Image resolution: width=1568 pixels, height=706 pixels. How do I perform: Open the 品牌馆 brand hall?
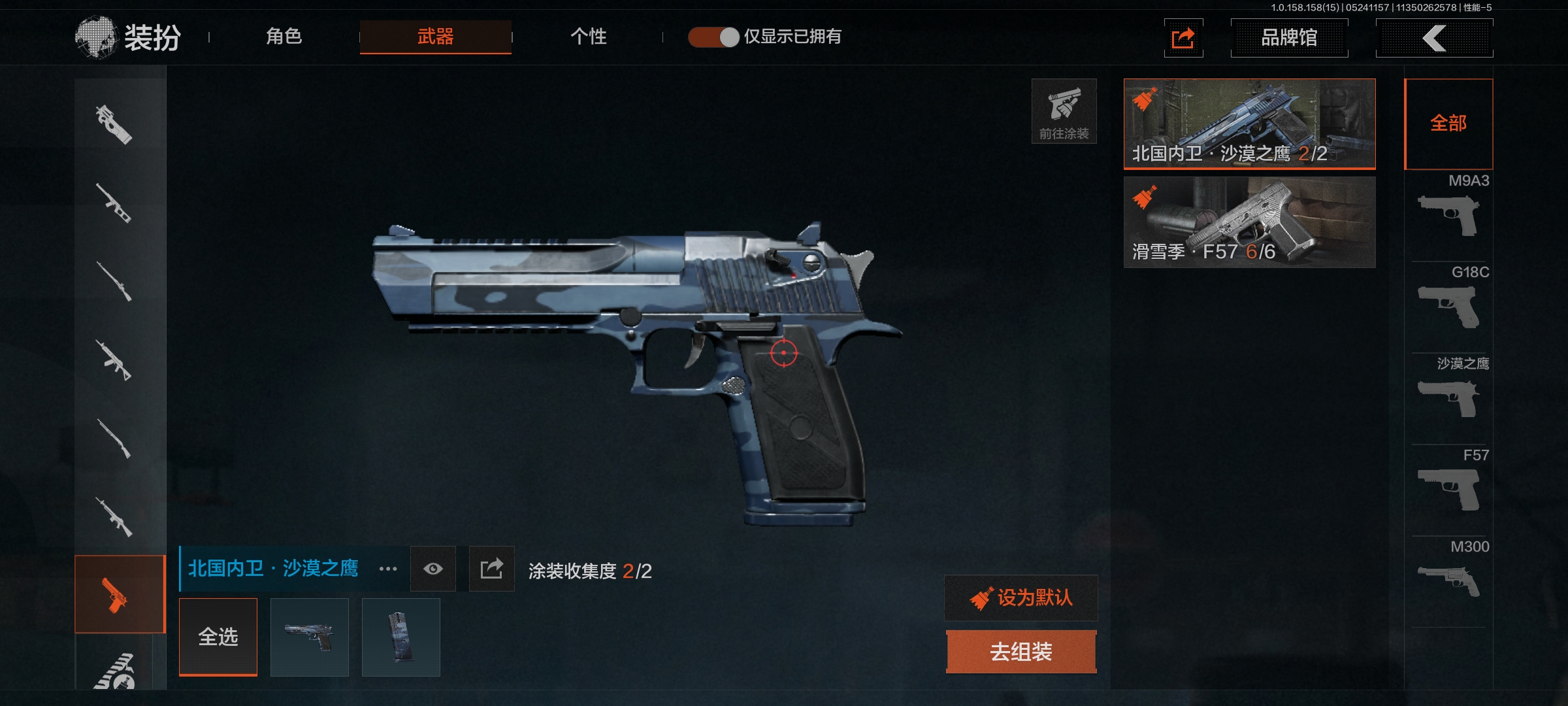1289,38
